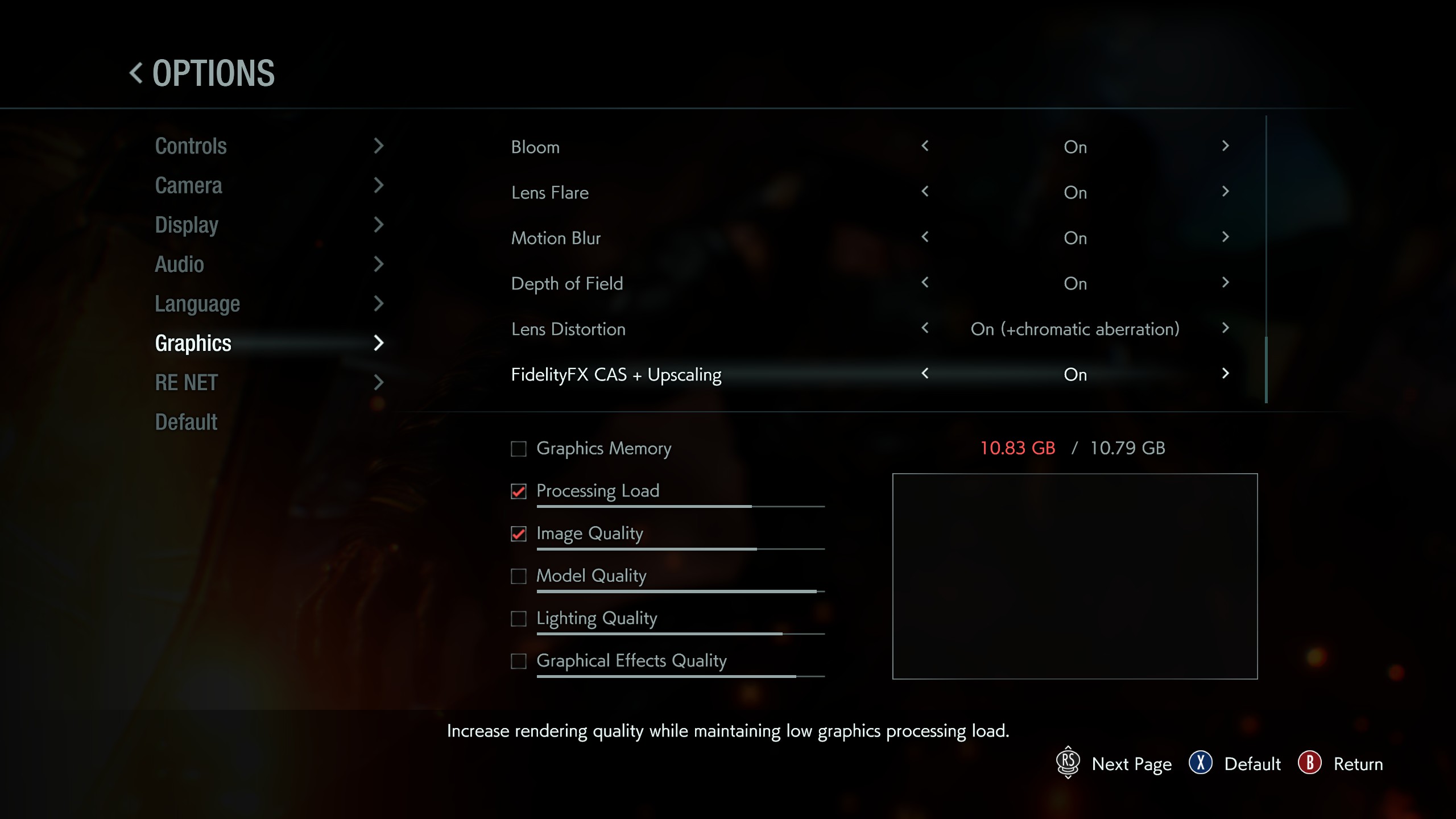Cycle Lens Distortion with its right arrow
Screen dimensions: 1456x819
pos(1225,328)
